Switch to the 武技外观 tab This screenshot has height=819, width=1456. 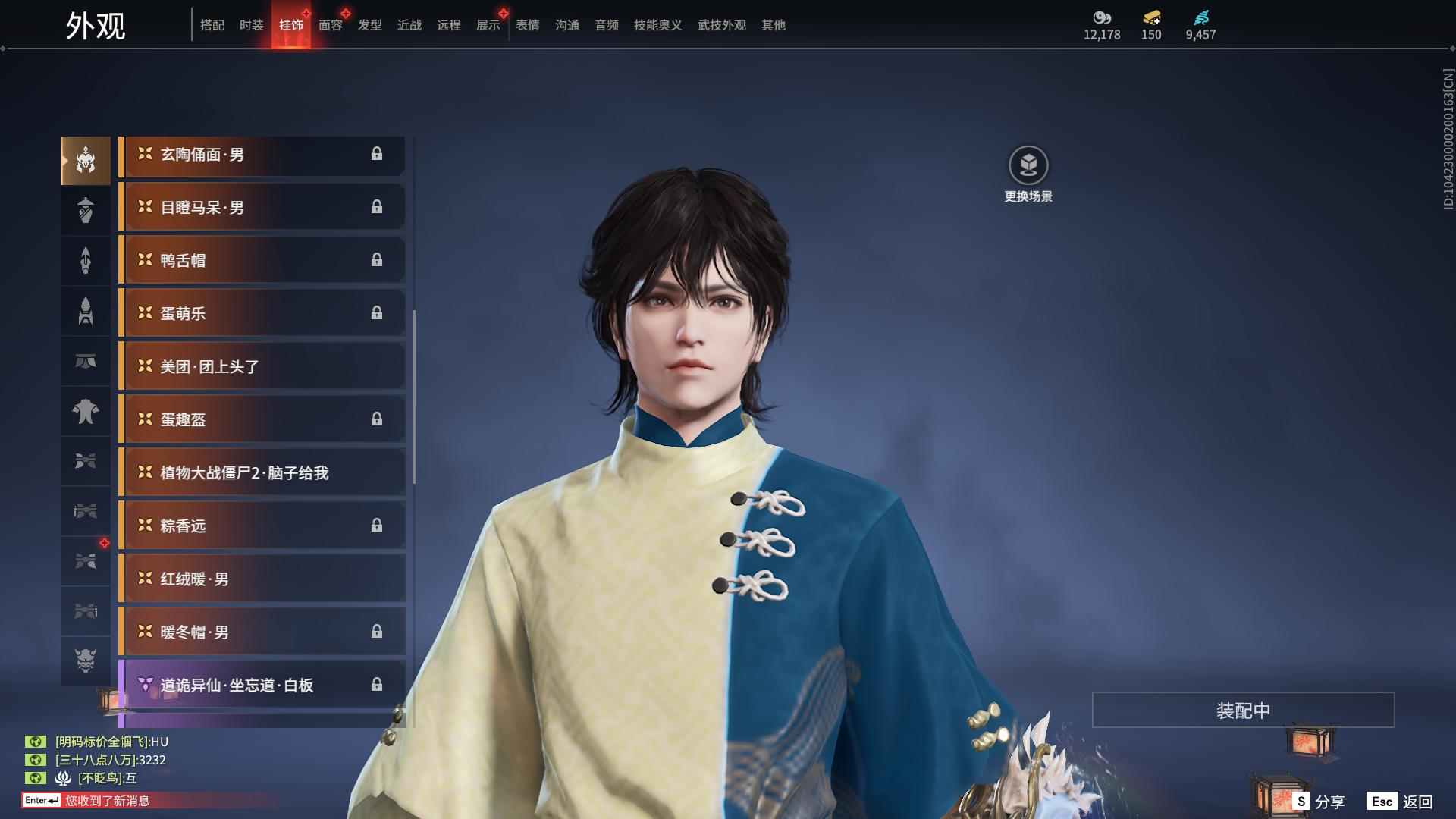click(721, 25)
